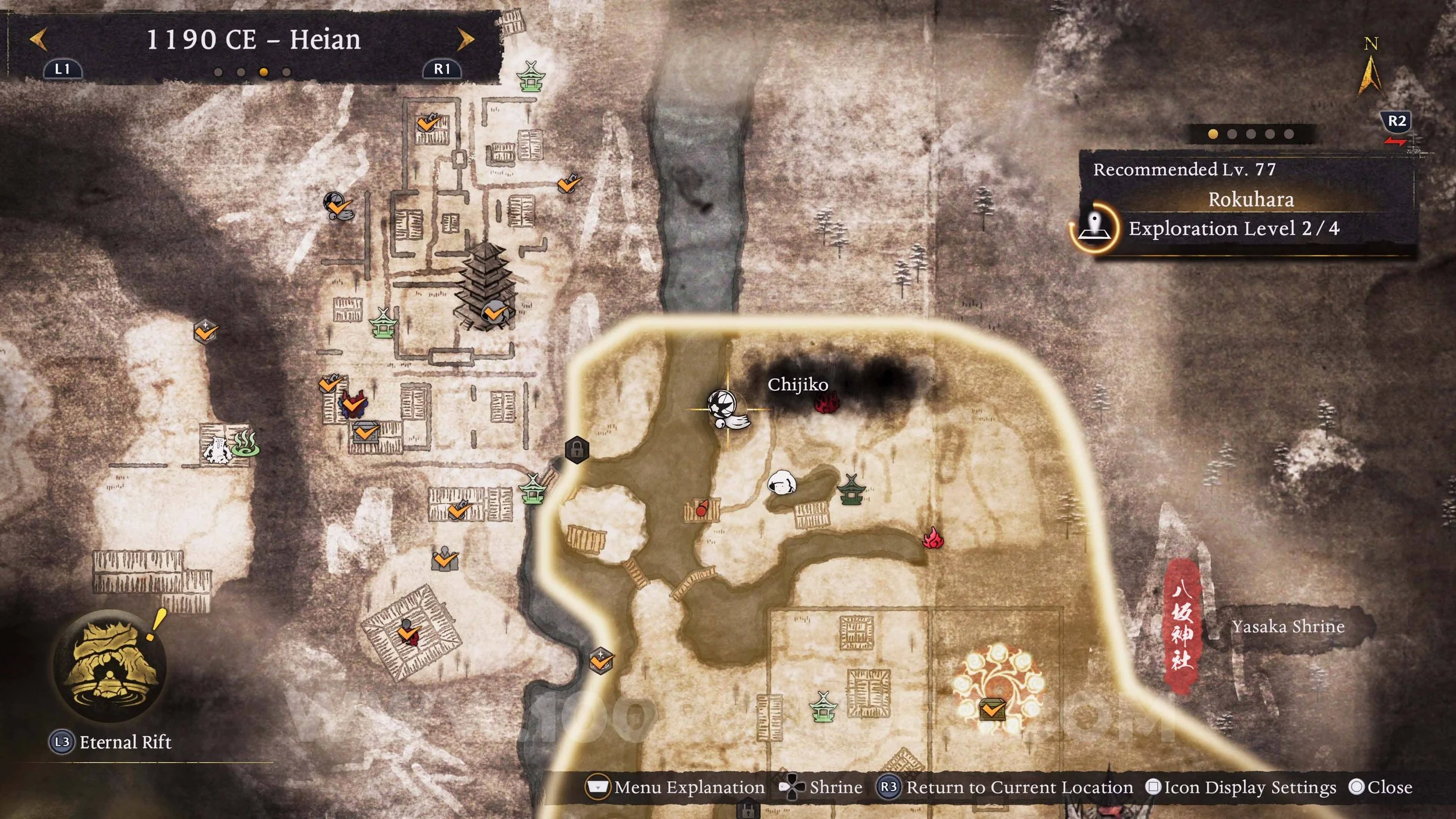The height and width of the screenshot is (819, 1456).
Task: Open the Eternal Rift emblem
Action: [x=109, y=665]
